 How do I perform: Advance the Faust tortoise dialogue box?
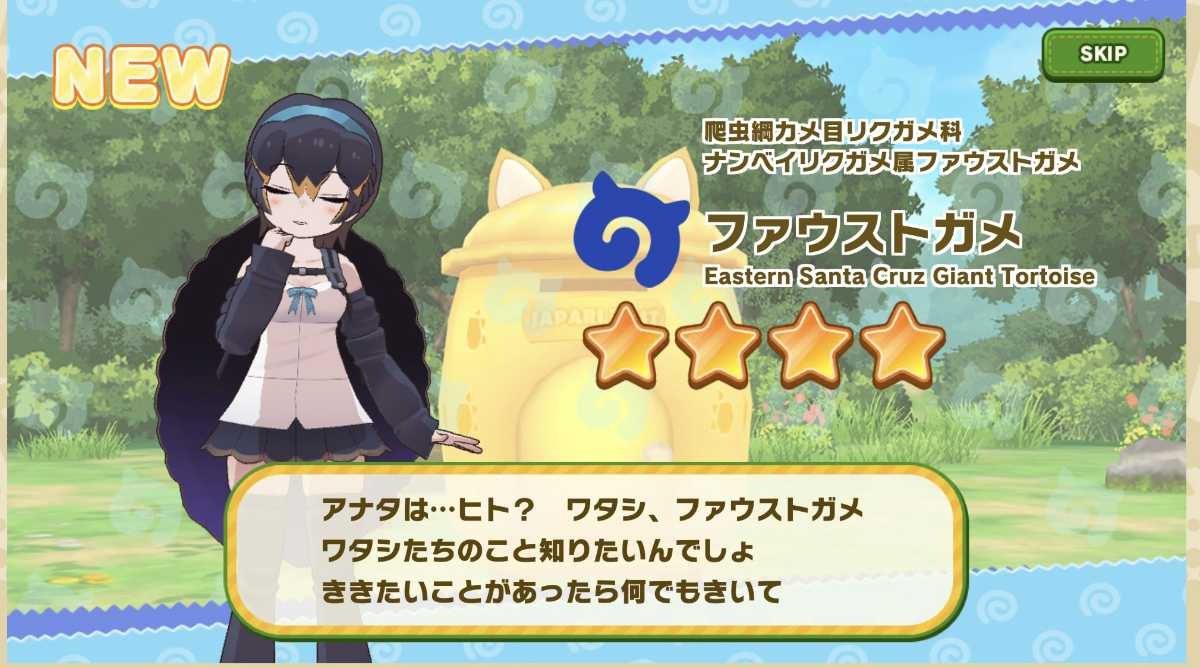(x=597, y=549)
